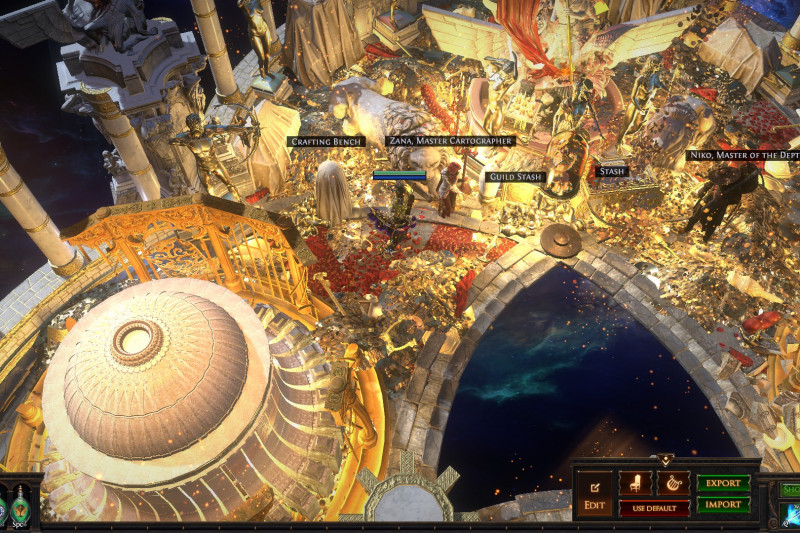Use the green flask with goblet emblem
800x533 pixels.
click(x=19, y=506)
